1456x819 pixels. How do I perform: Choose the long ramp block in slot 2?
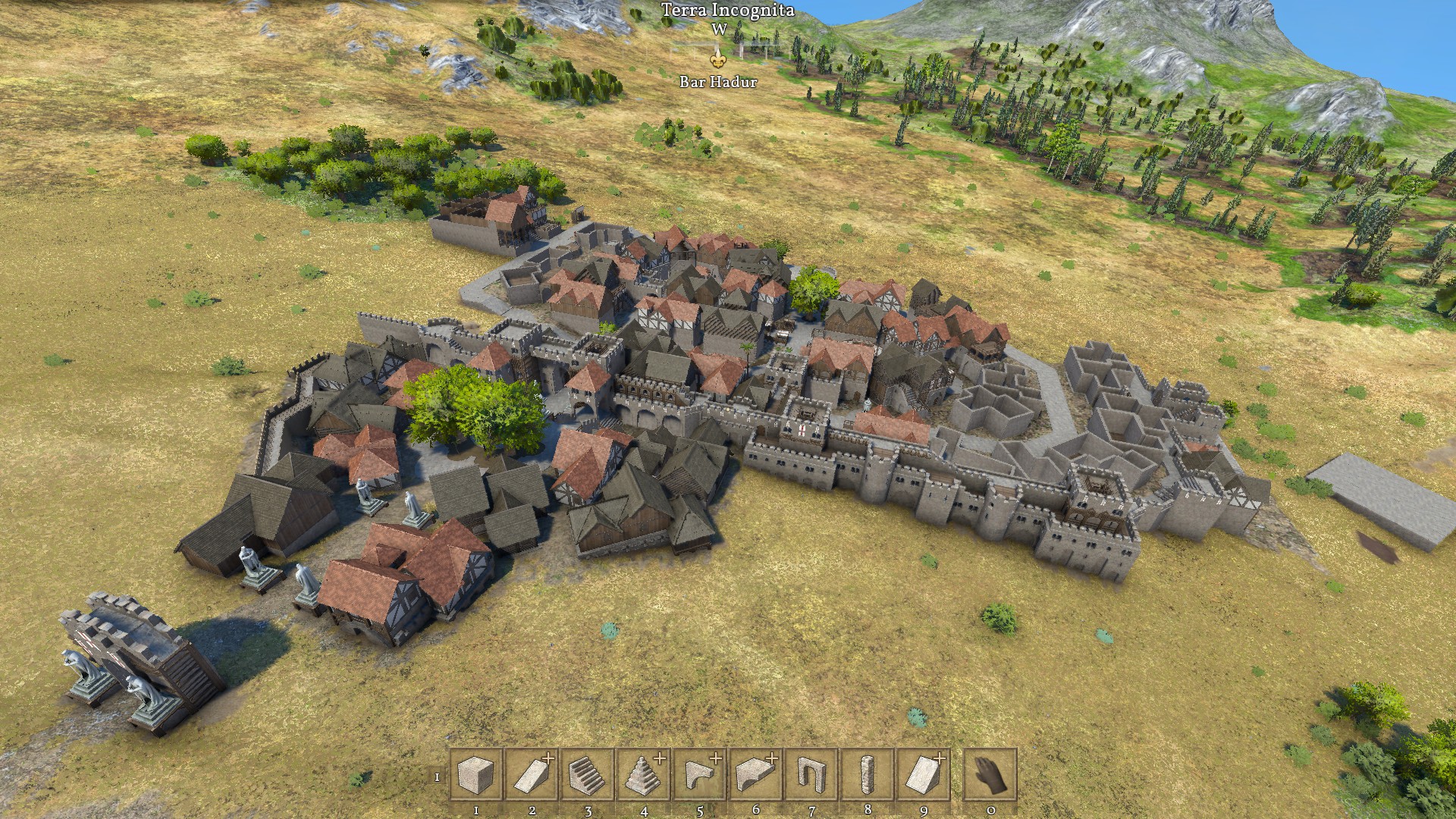pos(532,775)
